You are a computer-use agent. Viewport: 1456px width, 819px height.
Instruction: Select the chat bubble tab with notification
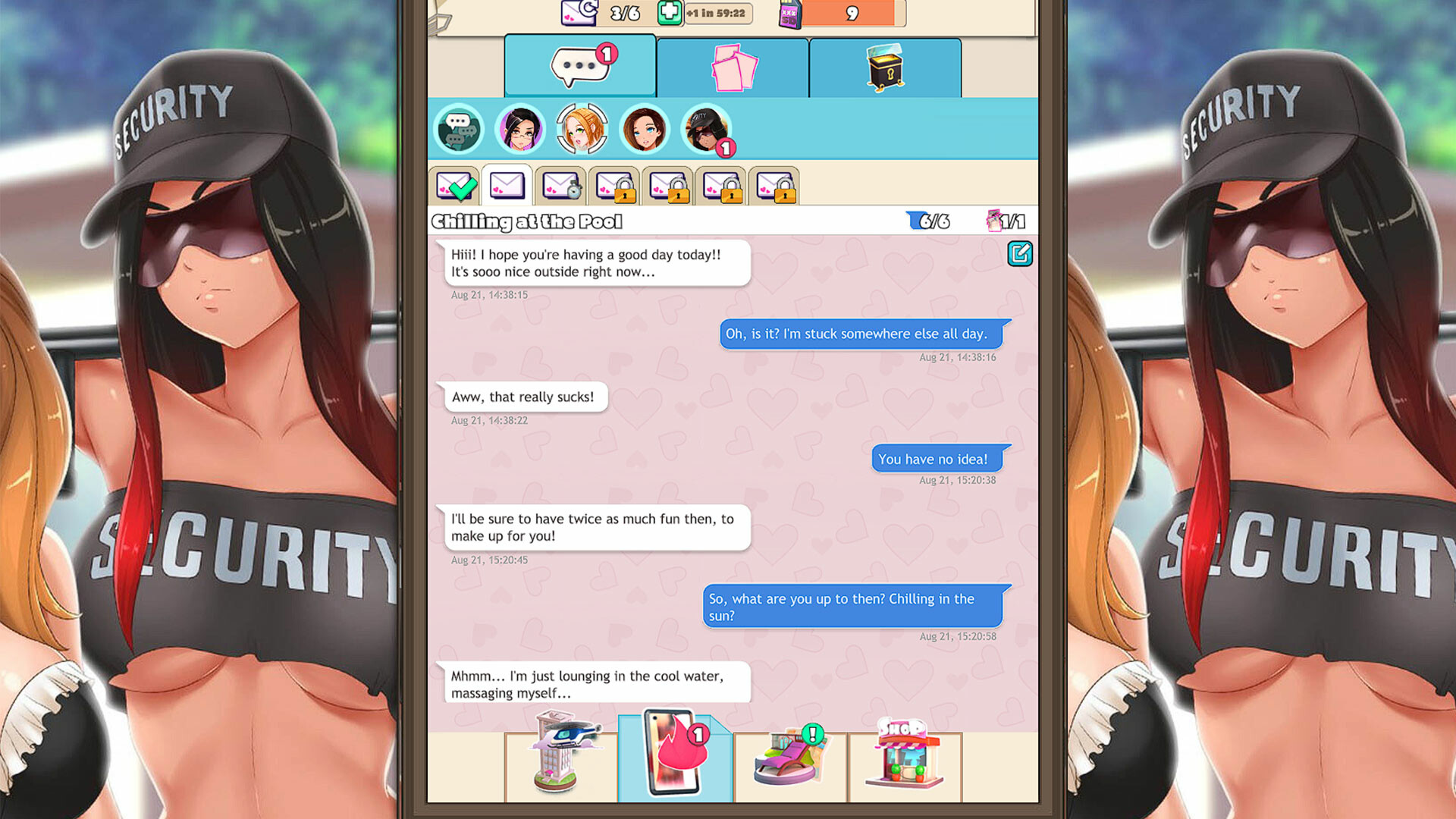[x=580, y=67]
